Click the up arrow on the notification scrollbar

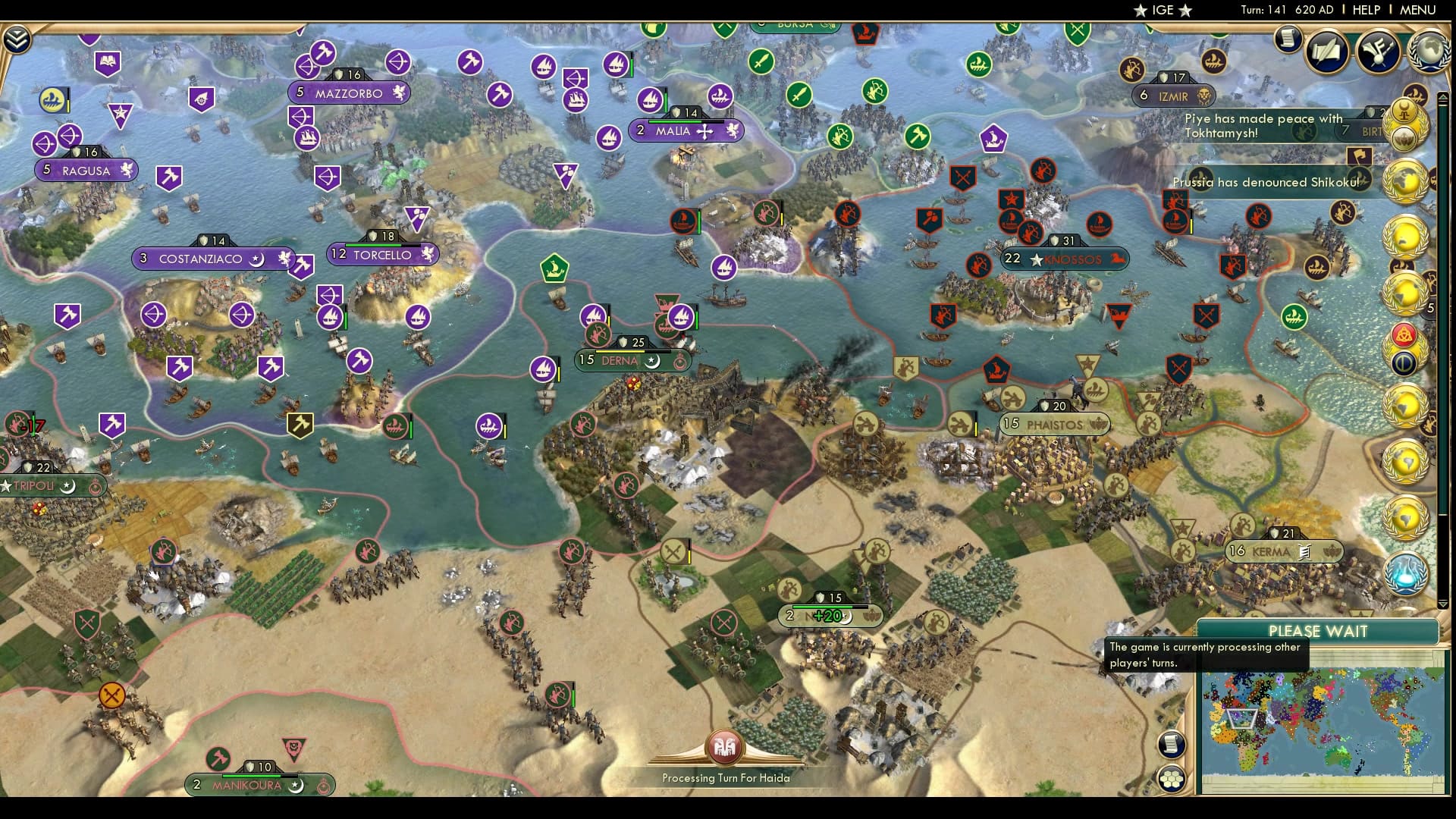pos(1443,98)
